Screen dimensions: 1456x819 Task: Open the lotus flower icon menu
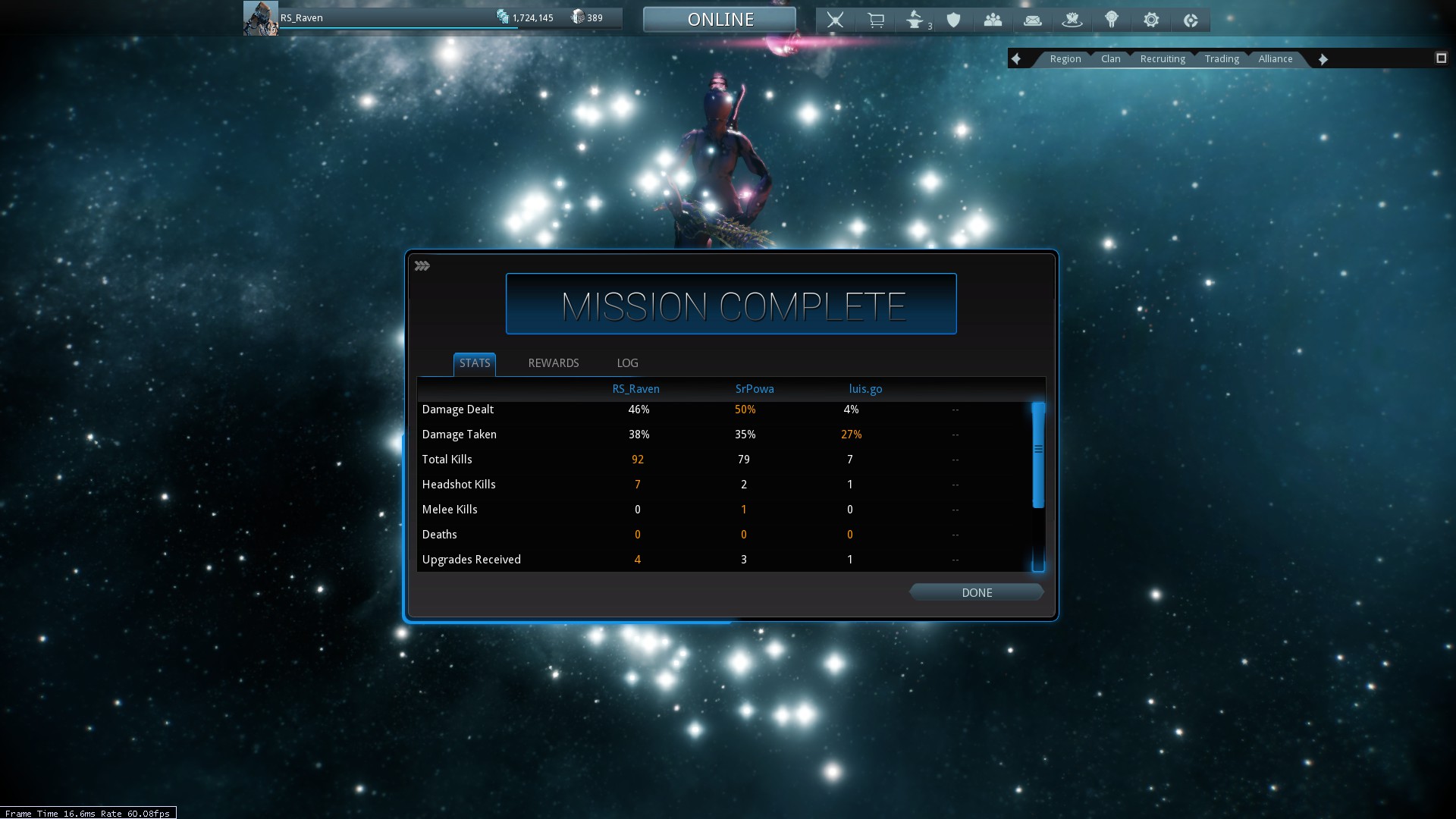pyautogui.click(x=1072, y=20)
